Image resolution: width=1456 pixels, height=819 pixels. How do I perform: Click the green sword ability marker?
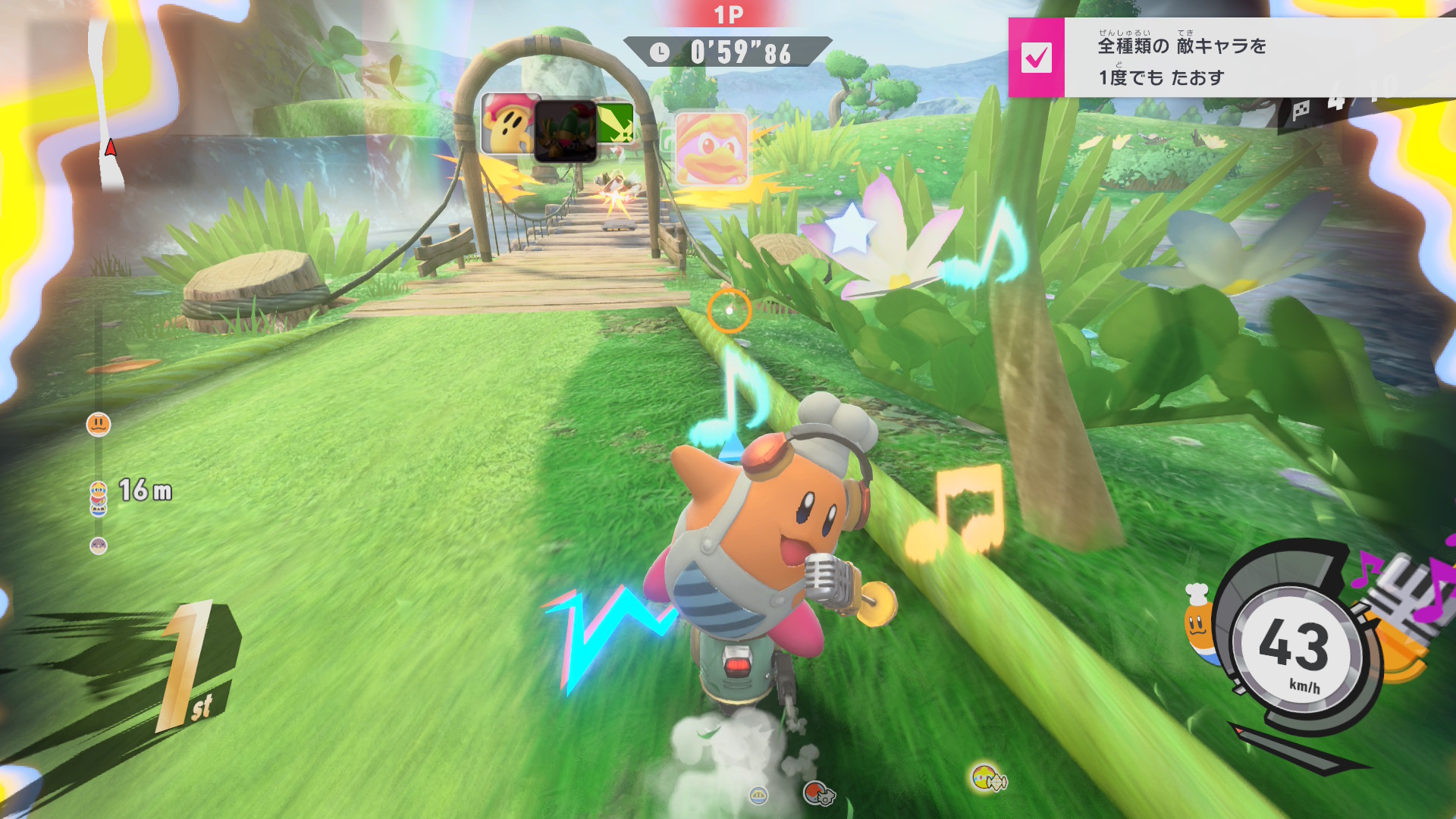tap(615, 123)
